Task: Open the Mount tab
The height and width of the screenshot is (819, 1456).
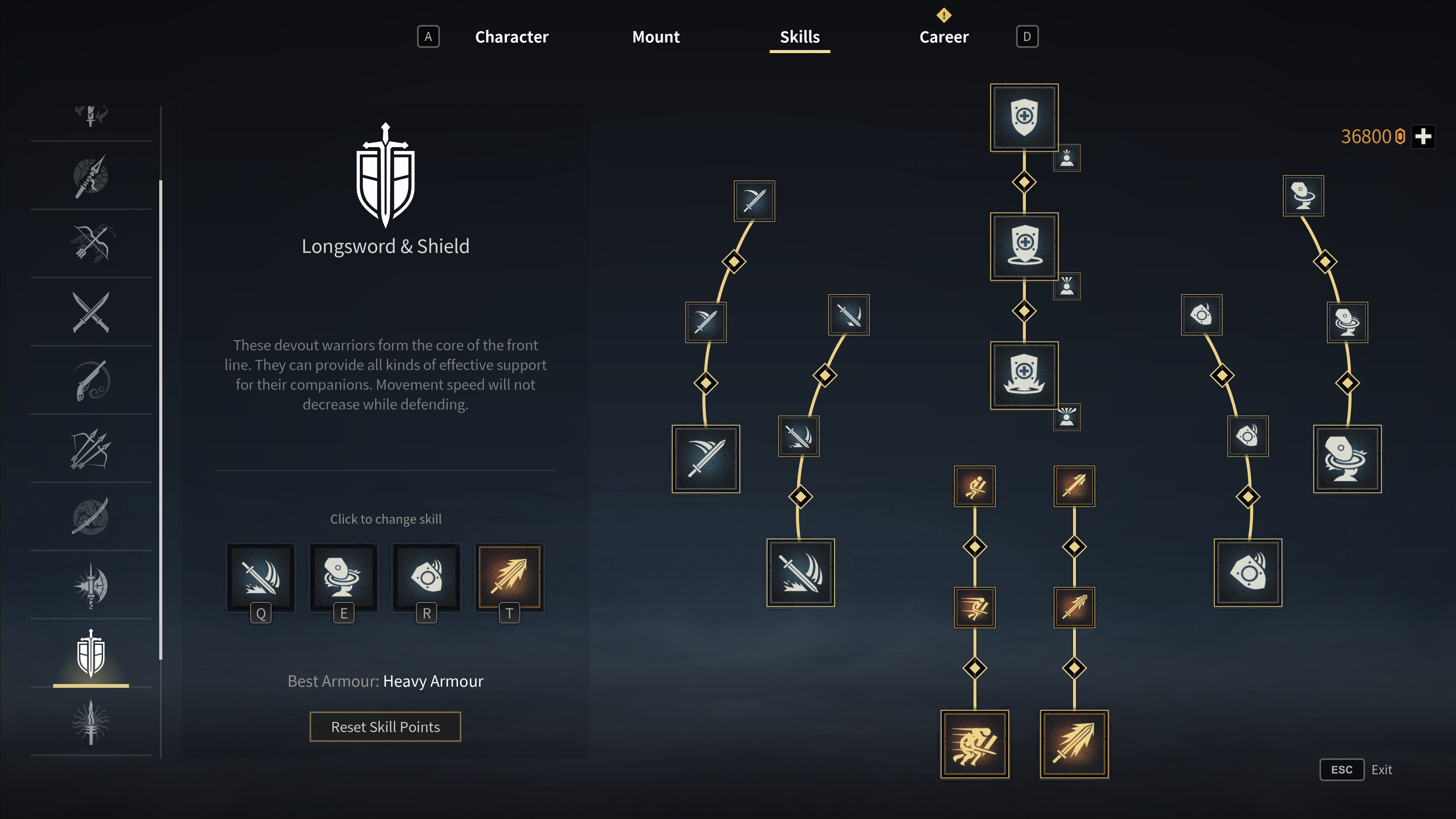Action: coord(656,37)
